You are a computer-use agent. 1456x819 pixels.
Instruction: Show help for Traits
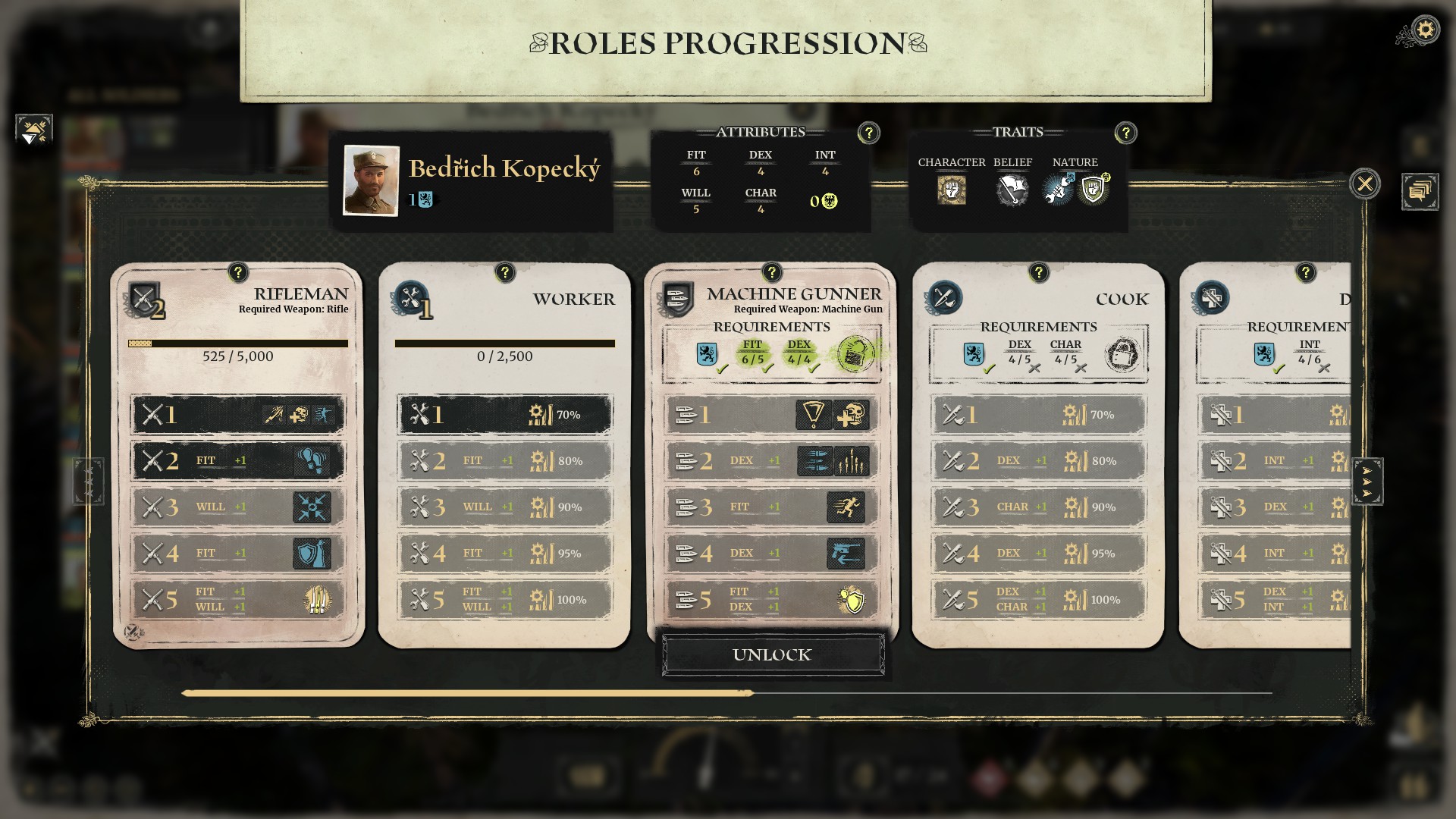click(1125, 133)
